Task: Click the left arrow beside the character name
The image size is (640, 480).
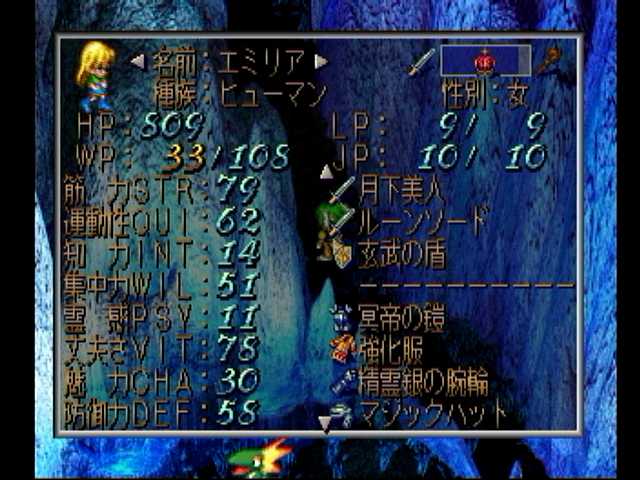Action: tap(138, 62)
